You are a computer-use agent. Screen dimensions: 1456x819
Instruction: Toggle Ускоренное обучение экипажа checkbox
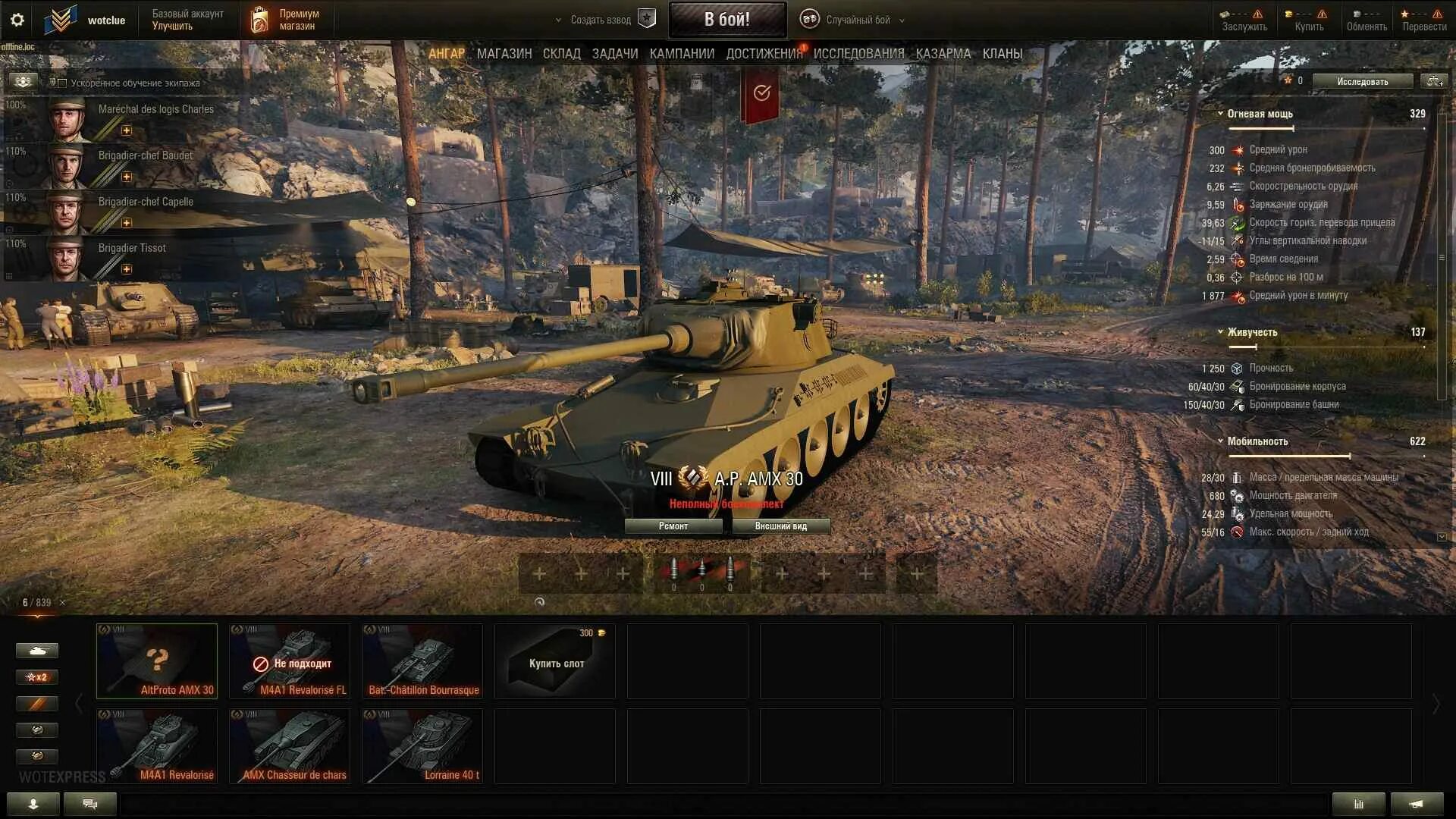[63, 83]
